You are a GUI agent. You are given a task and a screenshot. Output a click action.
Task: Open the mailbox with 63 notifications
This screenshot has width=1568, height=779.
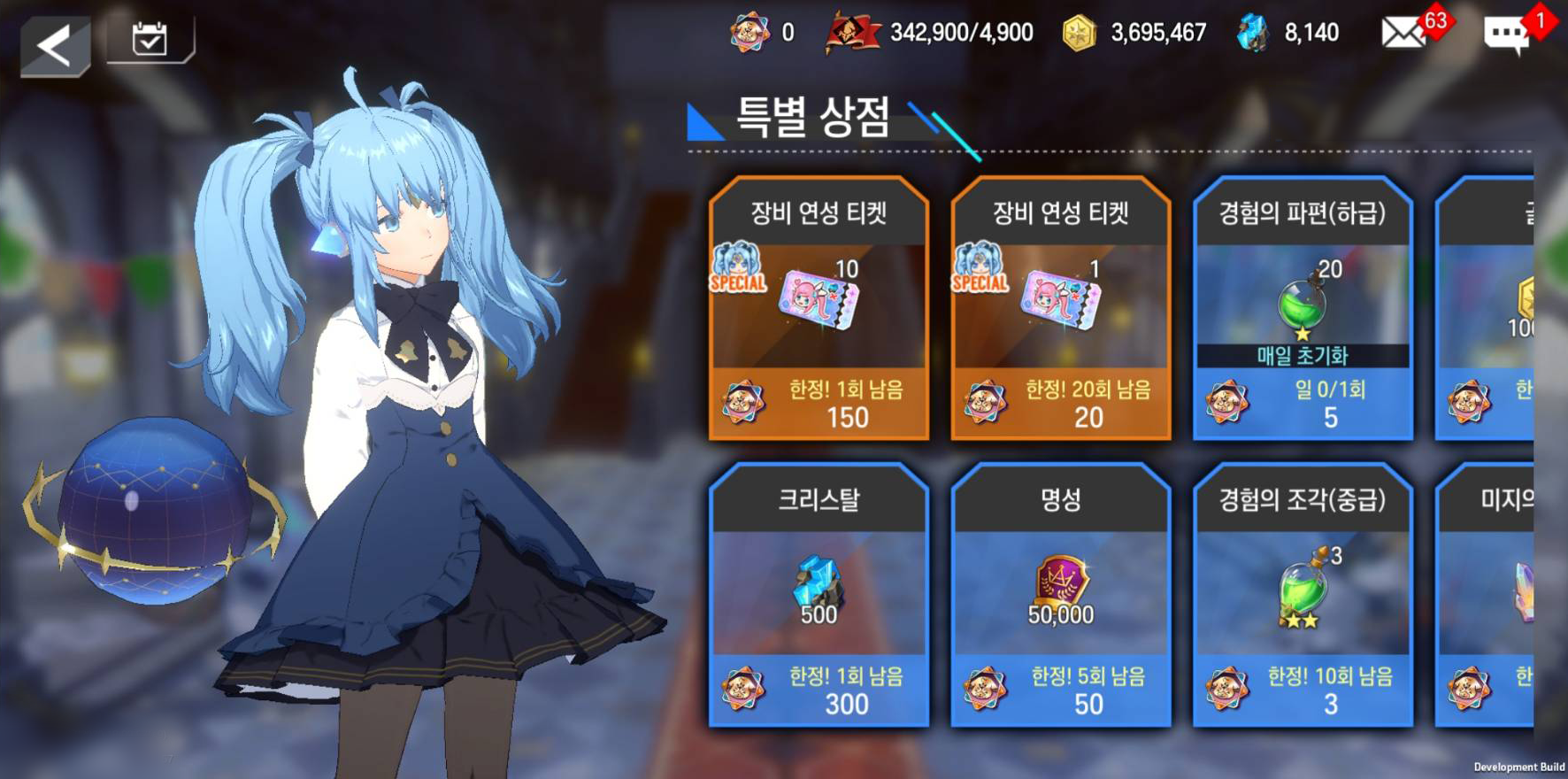(x=1404, y=34)
